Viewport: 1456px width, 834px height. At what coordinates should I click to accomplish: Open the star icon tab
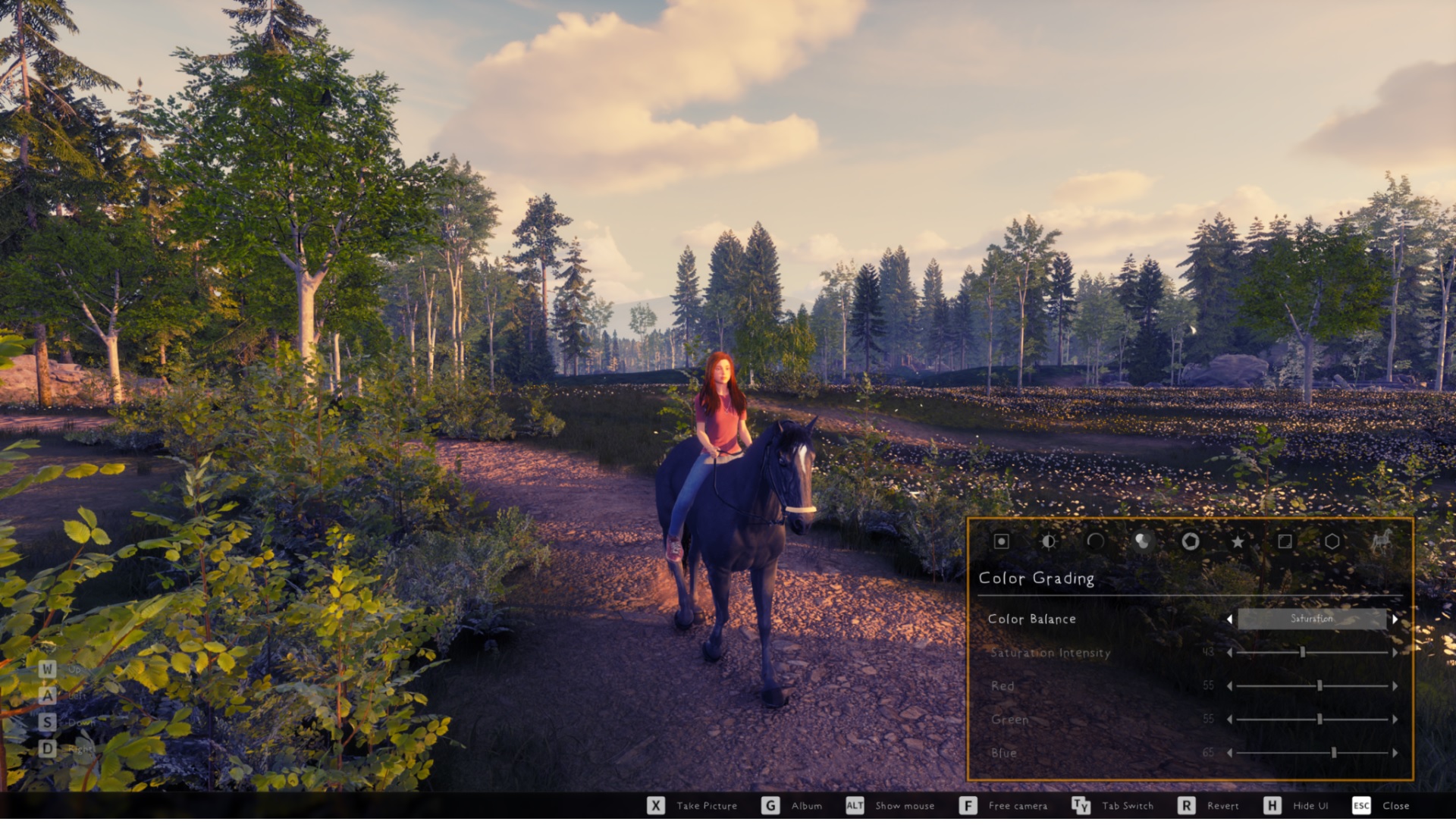(1238, 541)
